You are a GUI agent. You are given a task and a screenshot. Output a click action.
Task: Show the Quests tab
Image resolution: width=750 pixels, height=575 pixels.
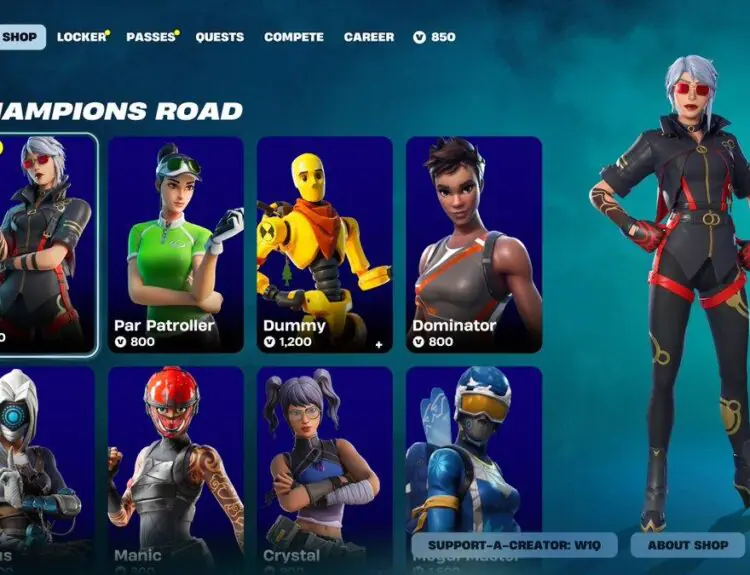219,37
